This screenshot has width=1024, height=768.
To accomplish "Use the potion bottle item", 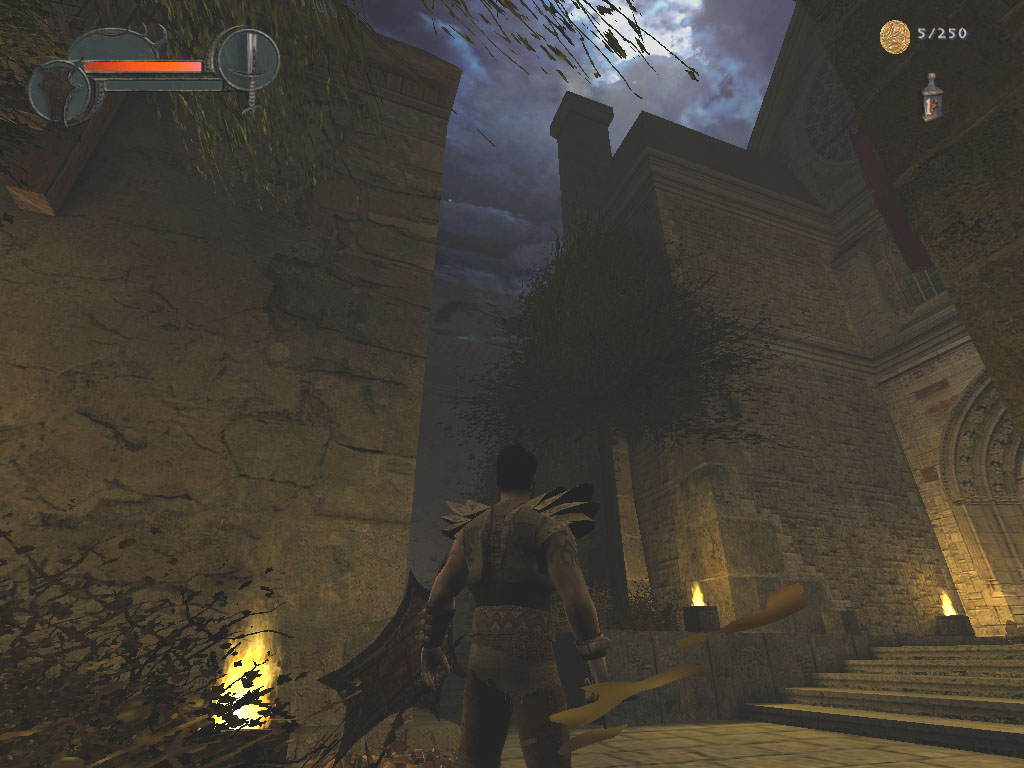I will click(932, 98).
